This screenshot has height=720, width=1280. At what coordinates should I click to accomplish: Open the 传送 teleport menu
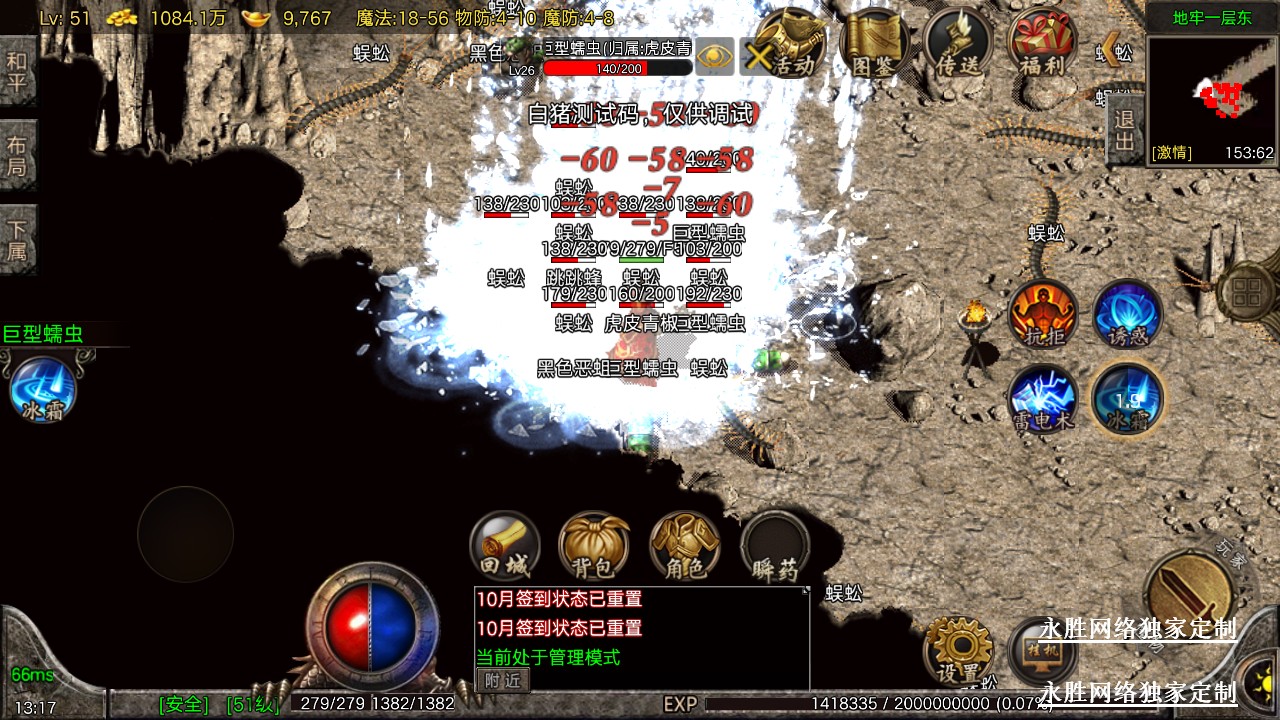pyautogui.click(x=958, y=45)
